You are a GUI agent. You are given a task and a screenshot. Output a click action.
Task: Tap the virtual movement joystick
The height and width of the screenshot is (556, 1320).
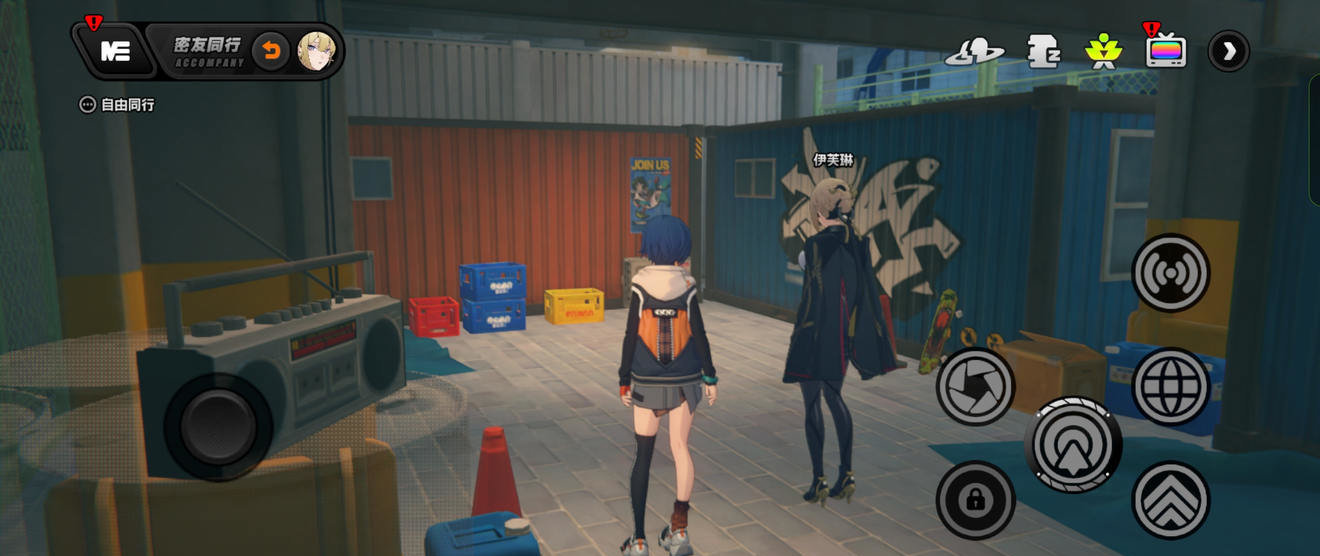(x=218, y=425)
